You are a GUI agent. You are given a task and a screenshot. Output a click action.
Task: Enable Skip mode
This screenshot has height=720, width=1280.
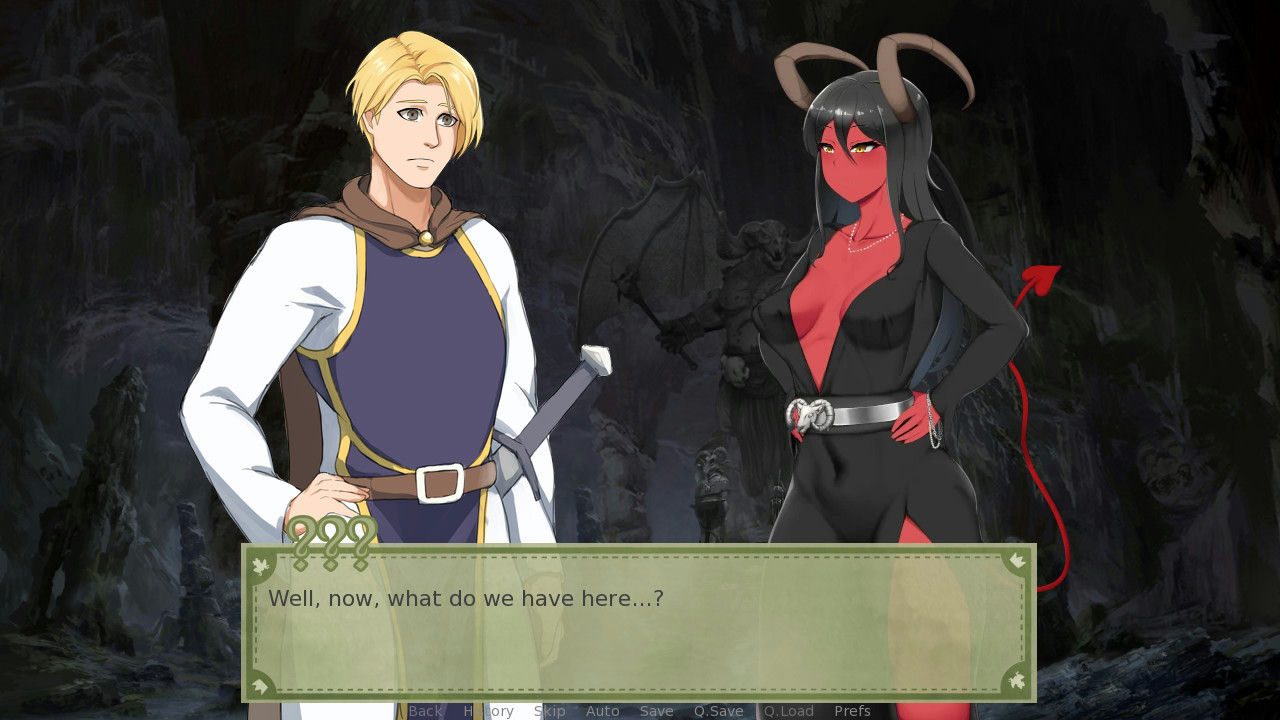pos(549,711)
